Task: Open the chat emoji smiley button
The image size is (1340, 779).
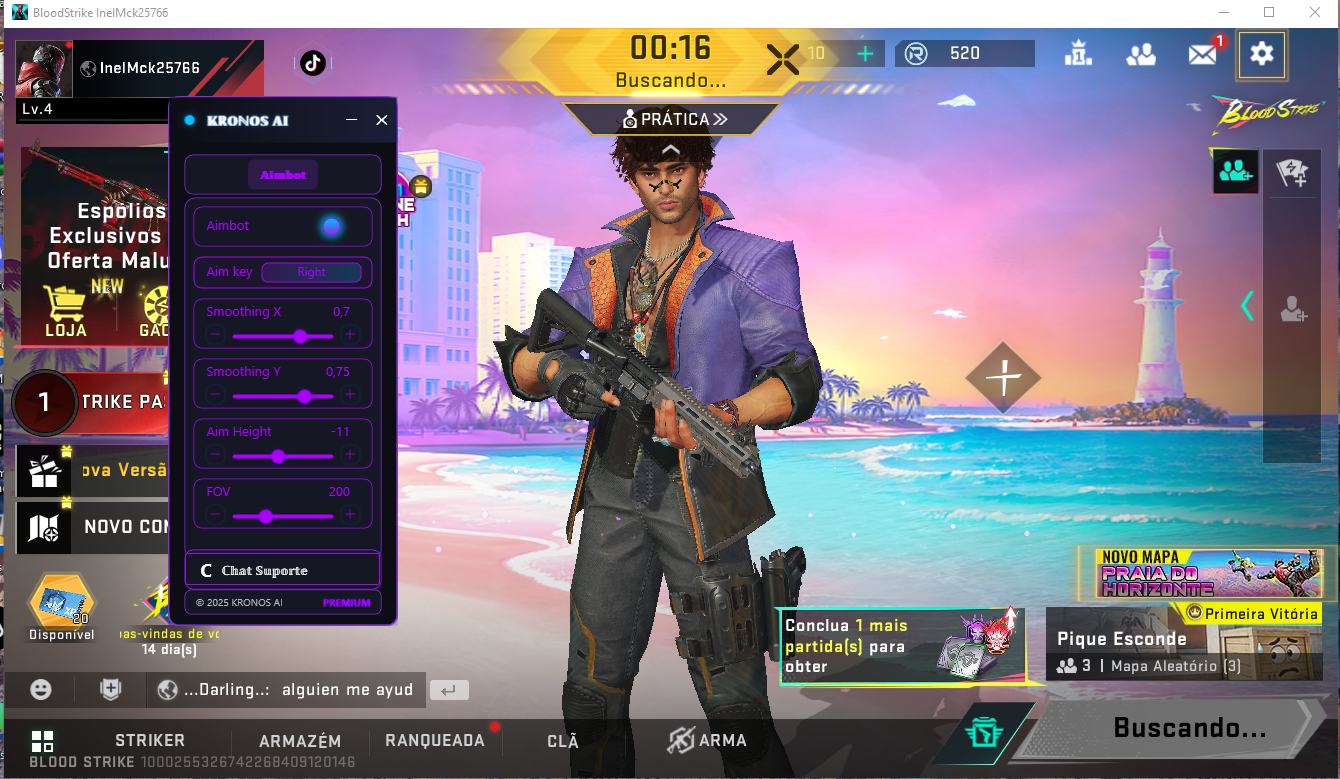Action: click(x=41, y=689)
